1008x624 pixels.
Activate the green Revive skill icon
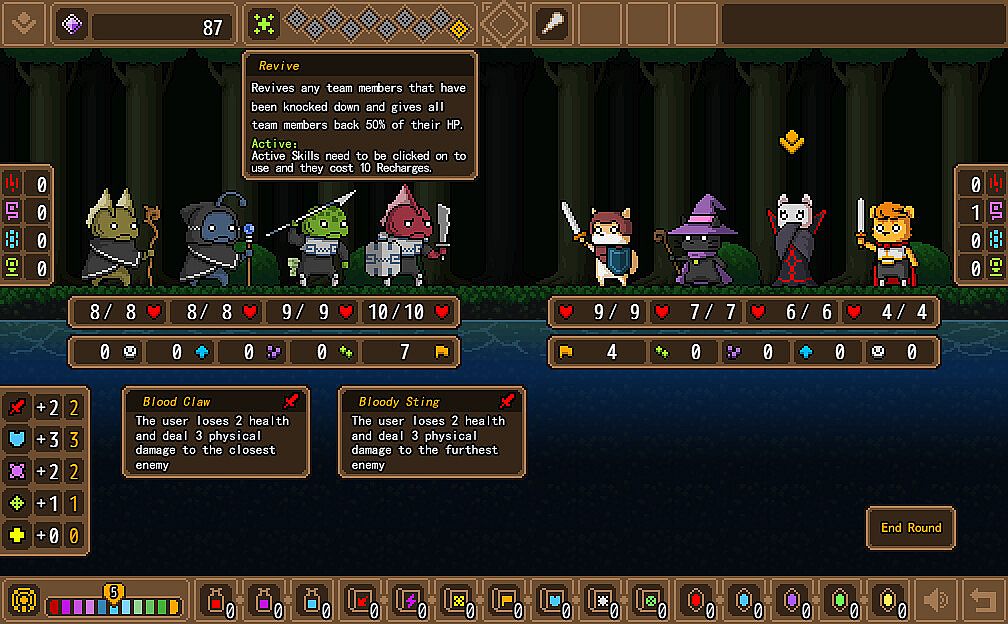(x=264, y=24)
